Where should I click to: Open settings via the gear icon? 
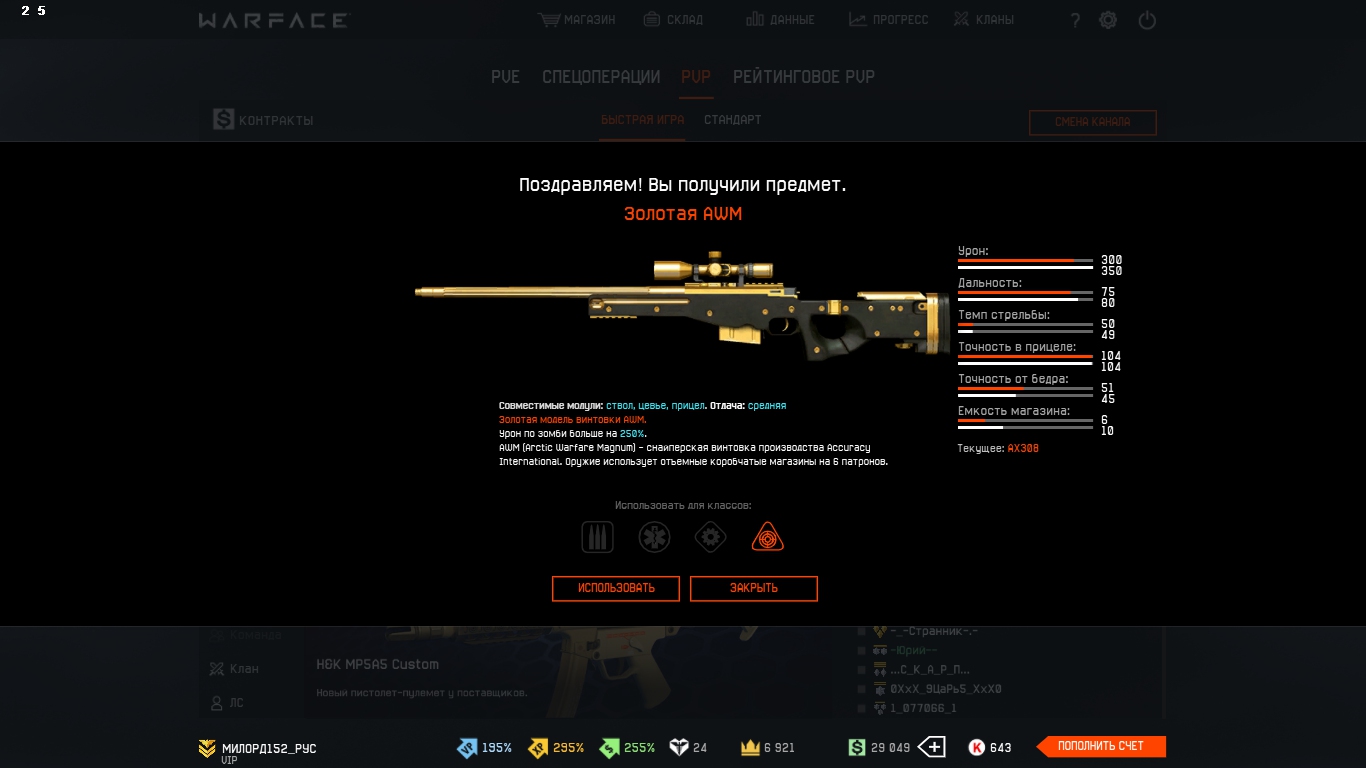1108,20
